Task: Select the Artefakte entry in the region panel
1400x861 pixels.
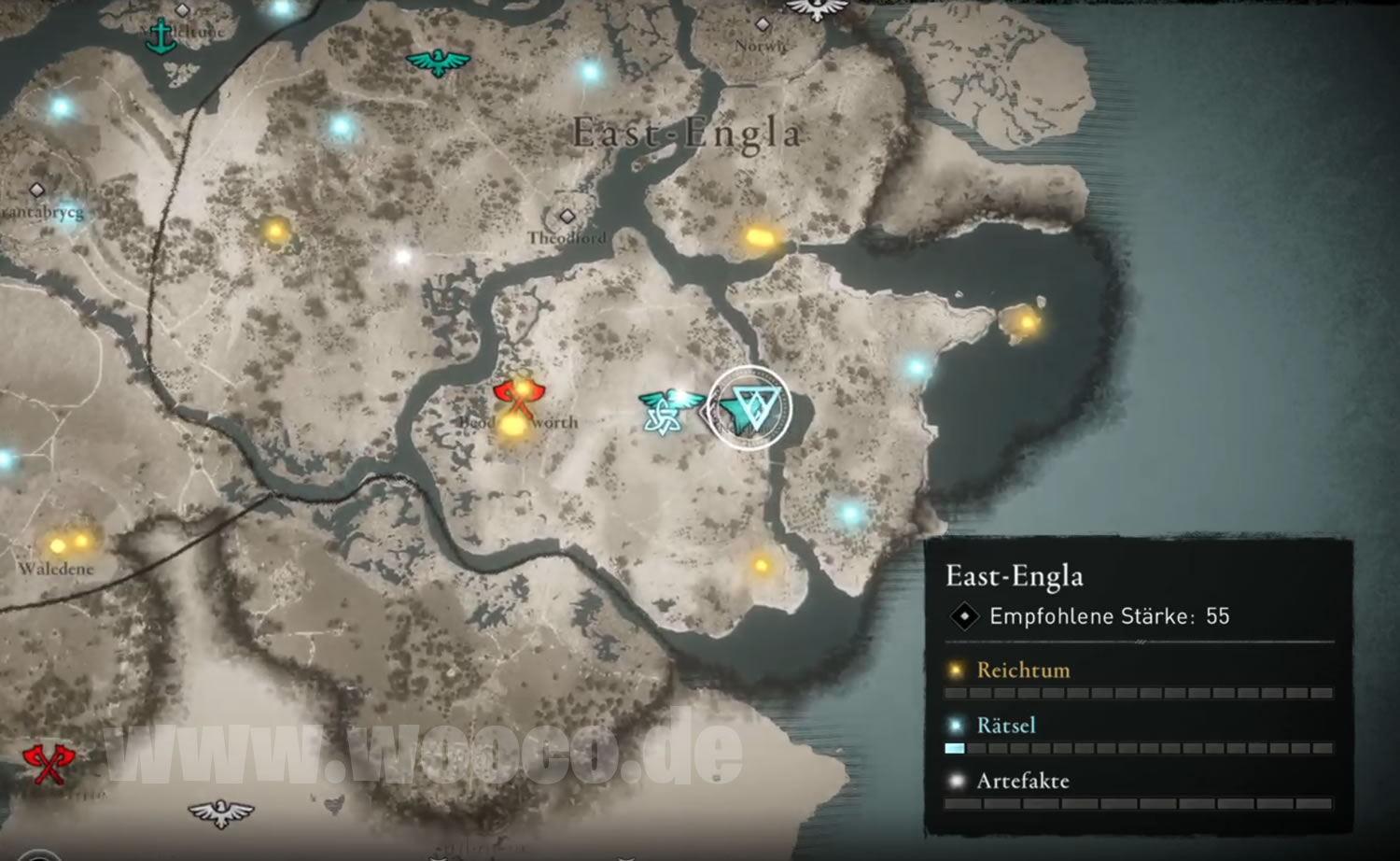Action: point(1022,781)
